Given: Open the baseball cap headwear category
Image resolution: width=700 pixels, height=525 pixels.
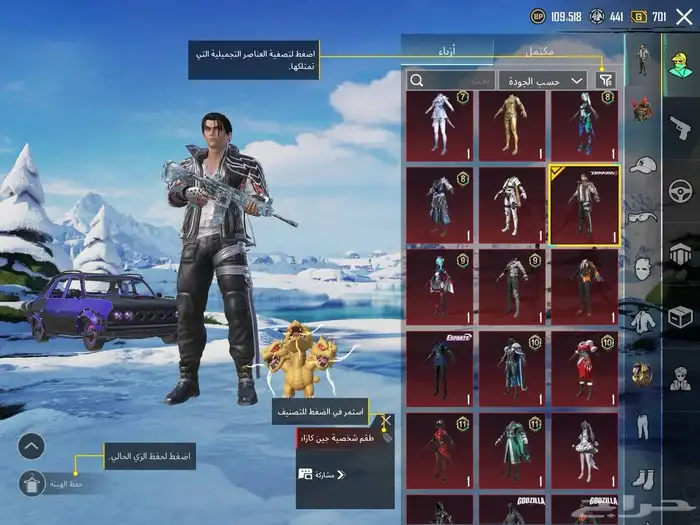Looking at the screenshot, I should (x=642, y=164).
